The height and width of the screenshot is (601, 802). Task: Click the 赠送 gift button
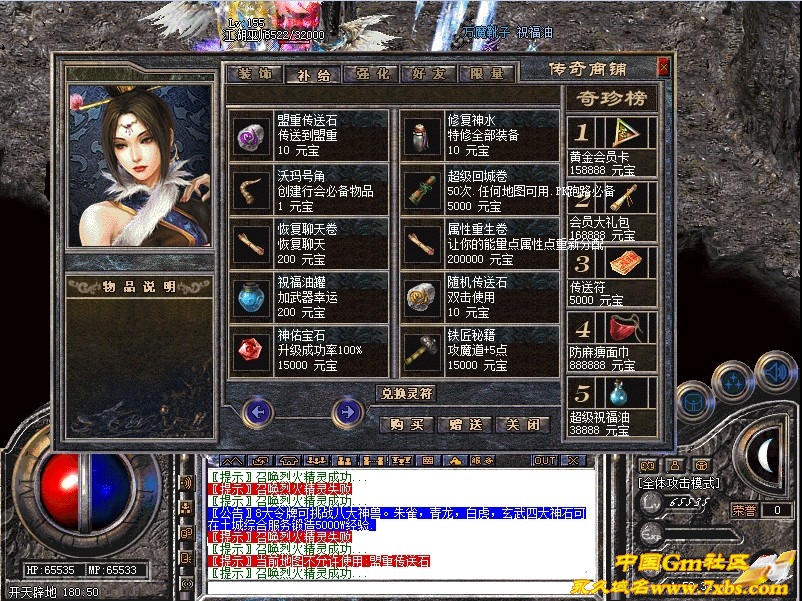coord(465,424)
